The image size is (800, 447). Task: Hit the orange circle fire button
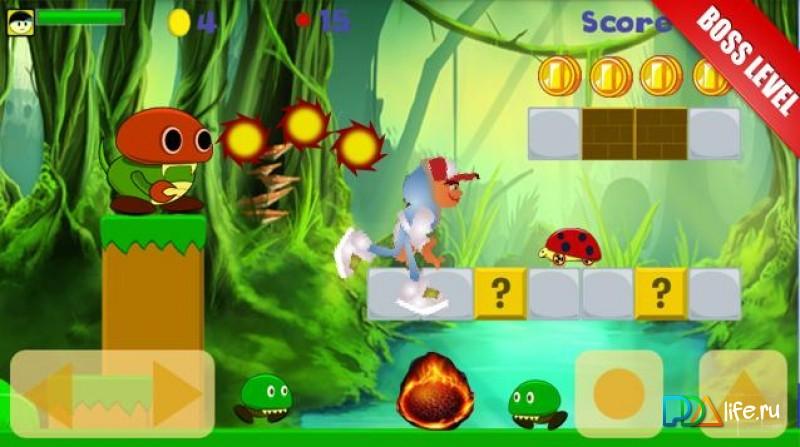[618, 393]
